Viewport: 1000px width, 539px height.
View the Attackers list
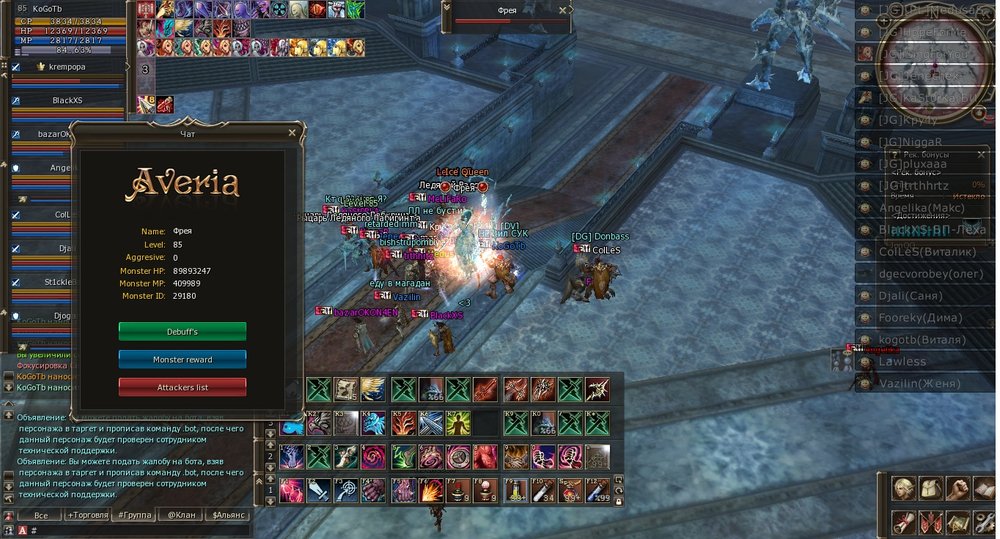[182, 387]
